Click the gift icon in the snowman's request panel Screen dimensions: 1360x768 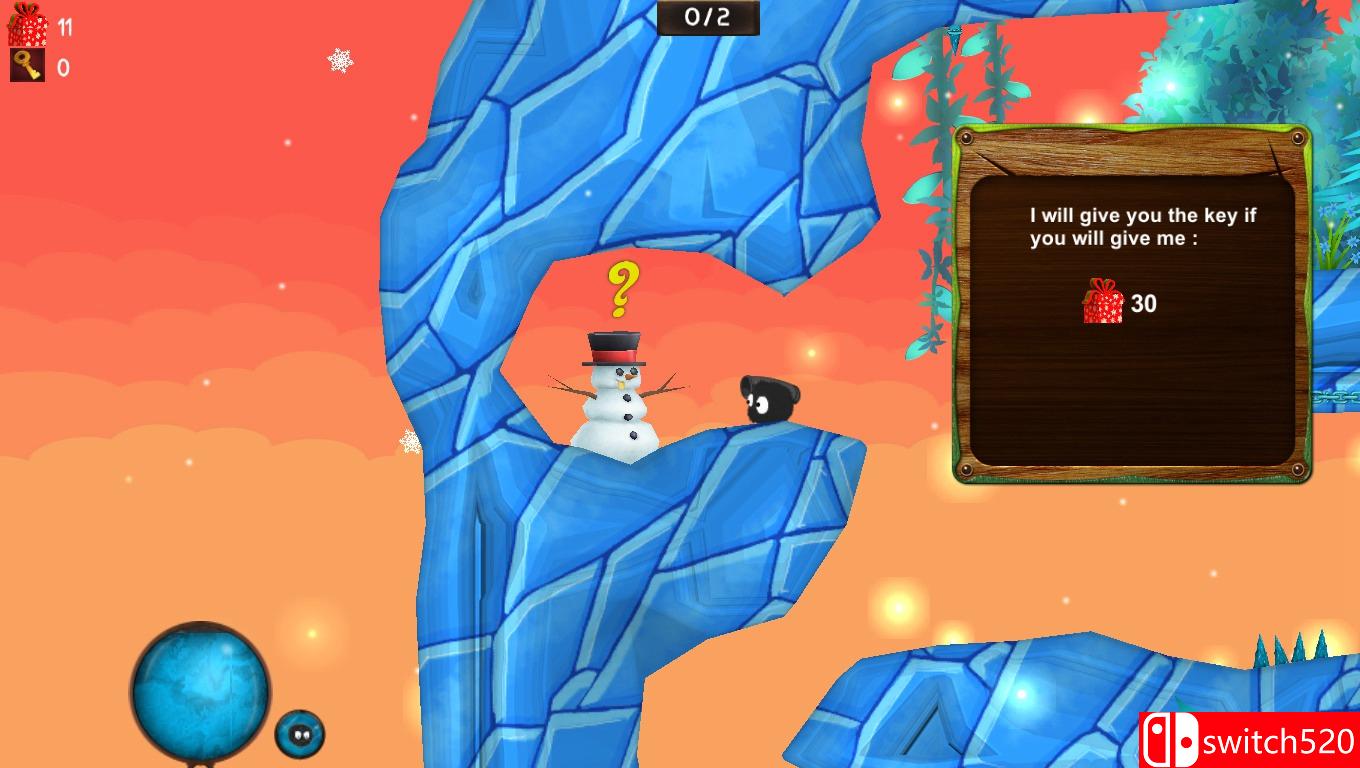[1103, 301]
